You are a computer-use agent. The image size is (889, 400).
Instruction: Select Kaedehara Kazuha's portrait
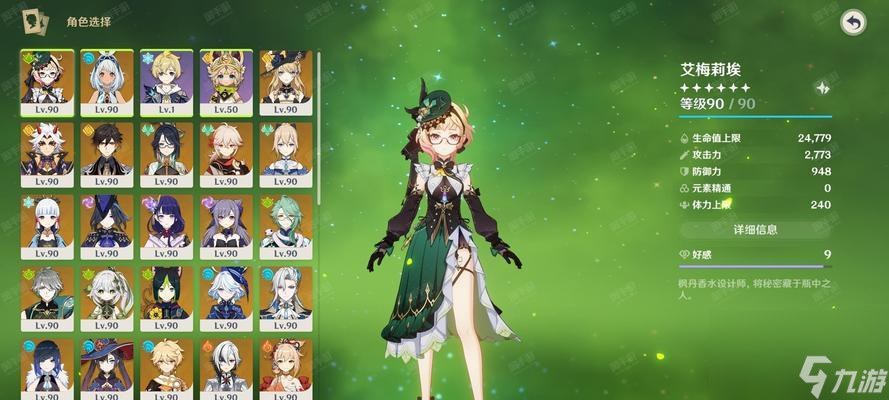pos(226,154)
